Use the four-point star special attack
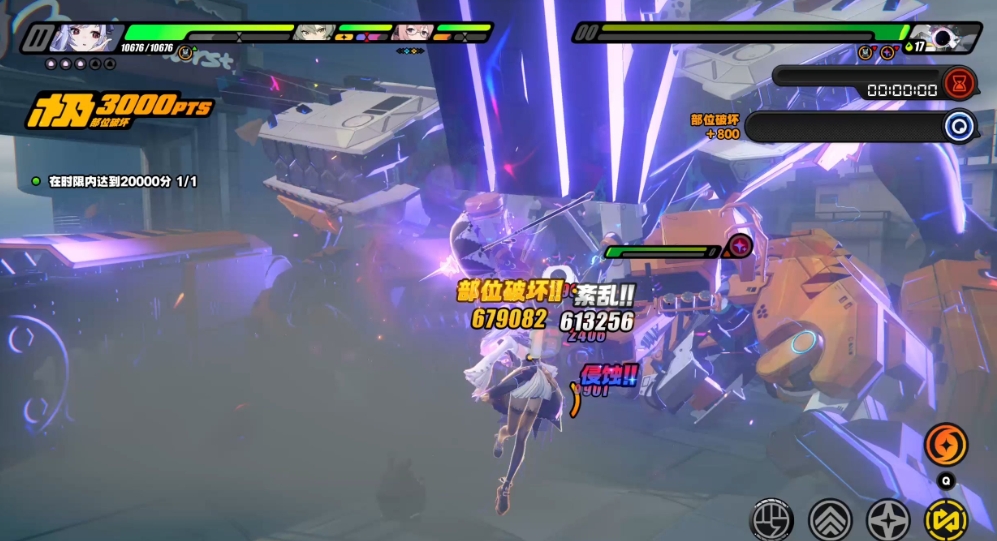This screenshot has height=541, width=997. pyautogui.click(x=887, y=519)
